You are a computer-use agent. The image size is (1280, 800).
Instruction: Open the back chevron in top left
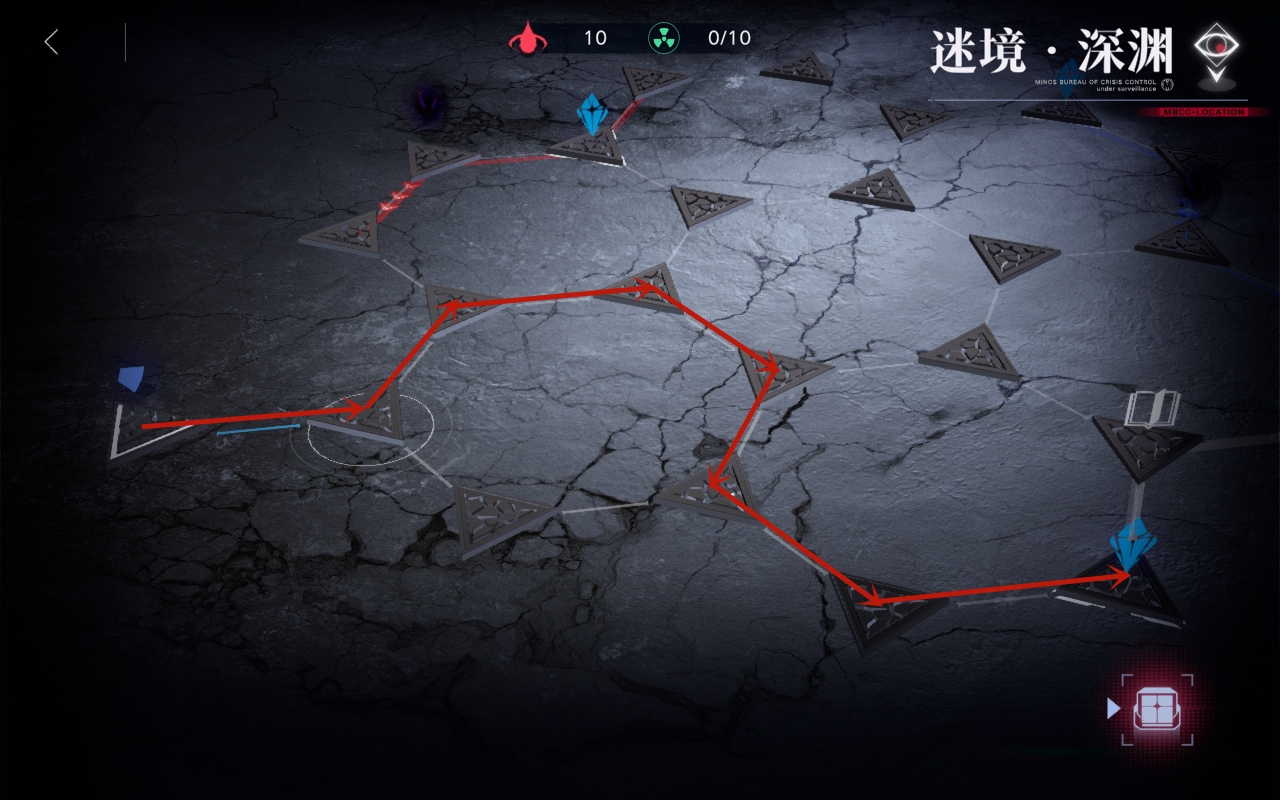(x=50, y=40)
